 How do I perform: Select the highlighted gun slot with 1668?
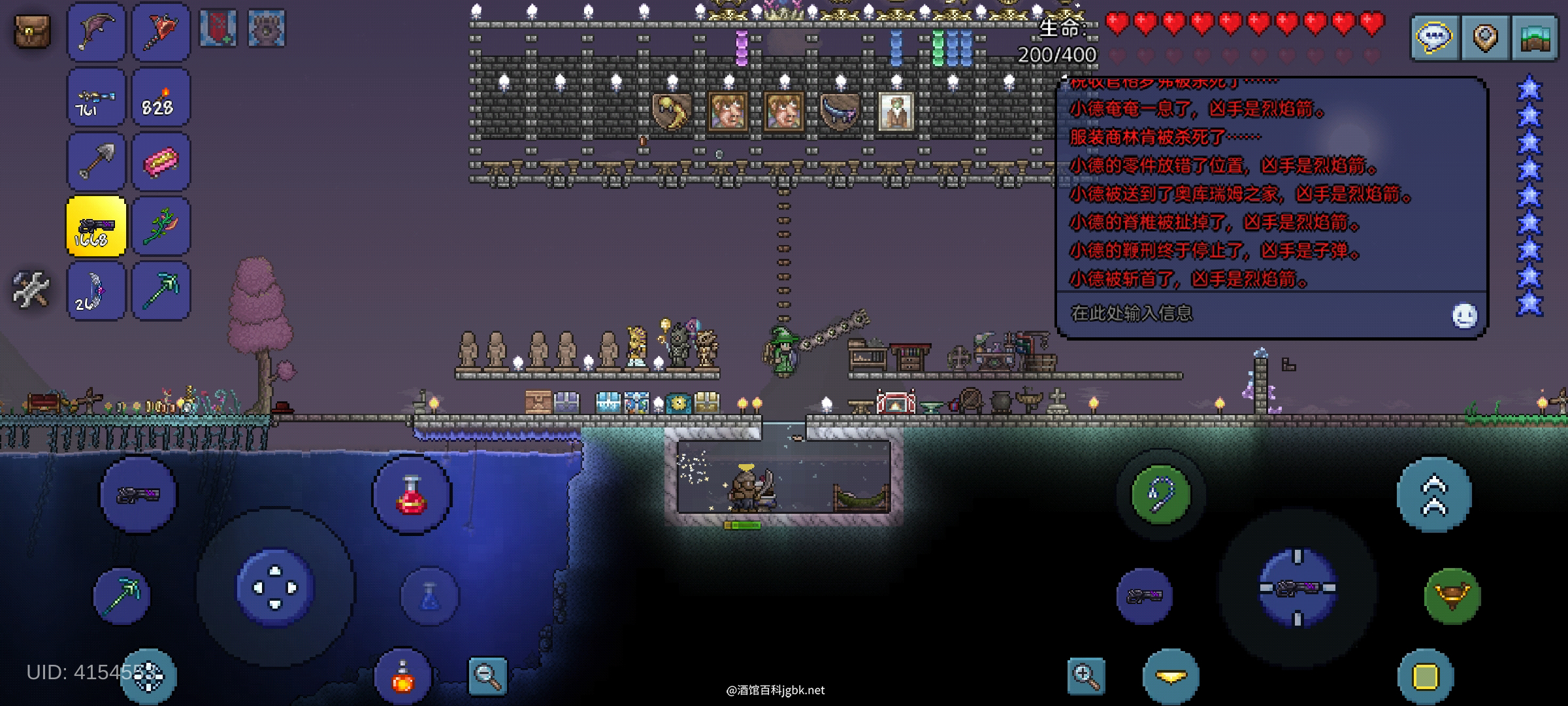pyautogui.click(x=96, y=226)
